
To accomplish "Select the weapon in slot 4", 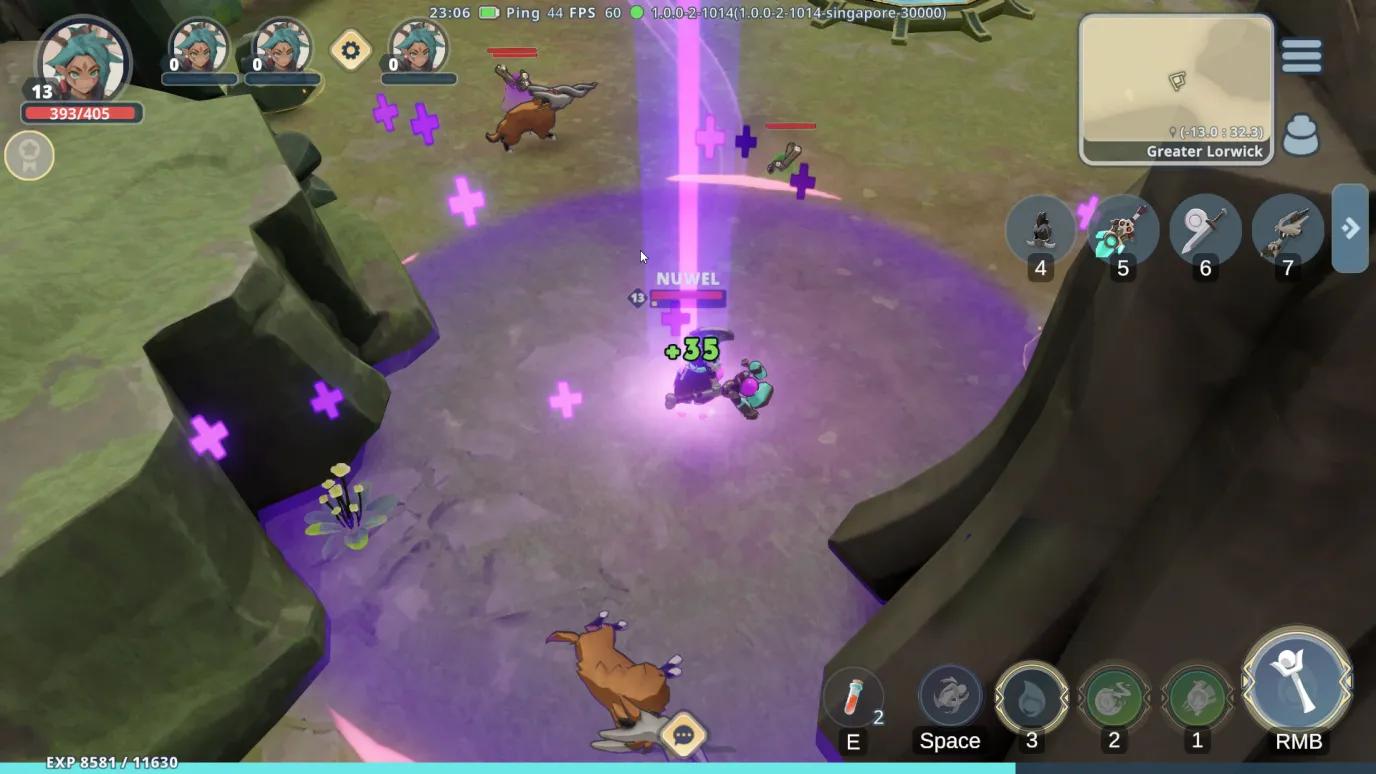I will pos(1041,230).
